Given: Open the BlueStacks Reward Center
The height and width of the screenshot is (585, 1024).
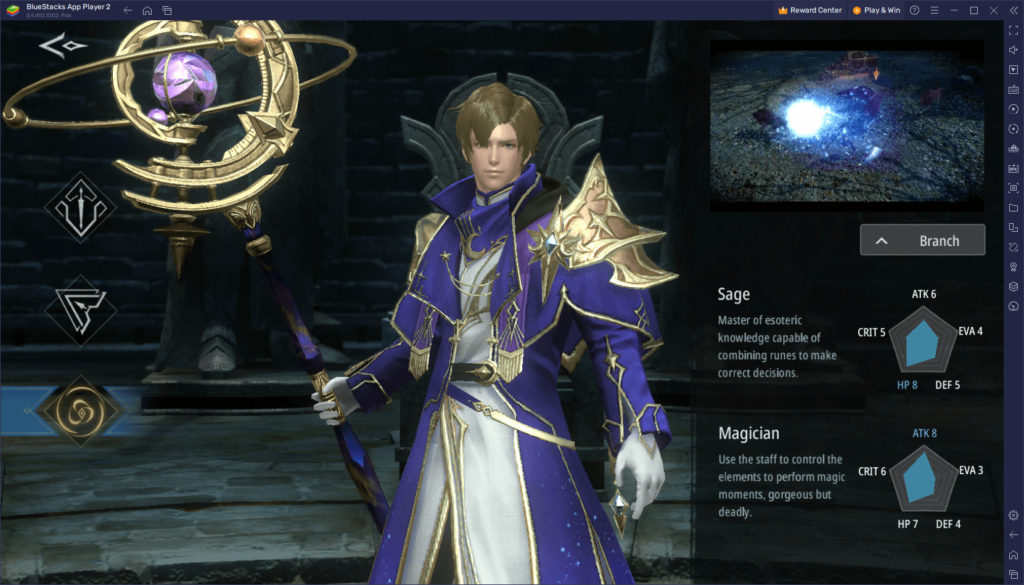Looking at the screenshot, I should [809, 10].
